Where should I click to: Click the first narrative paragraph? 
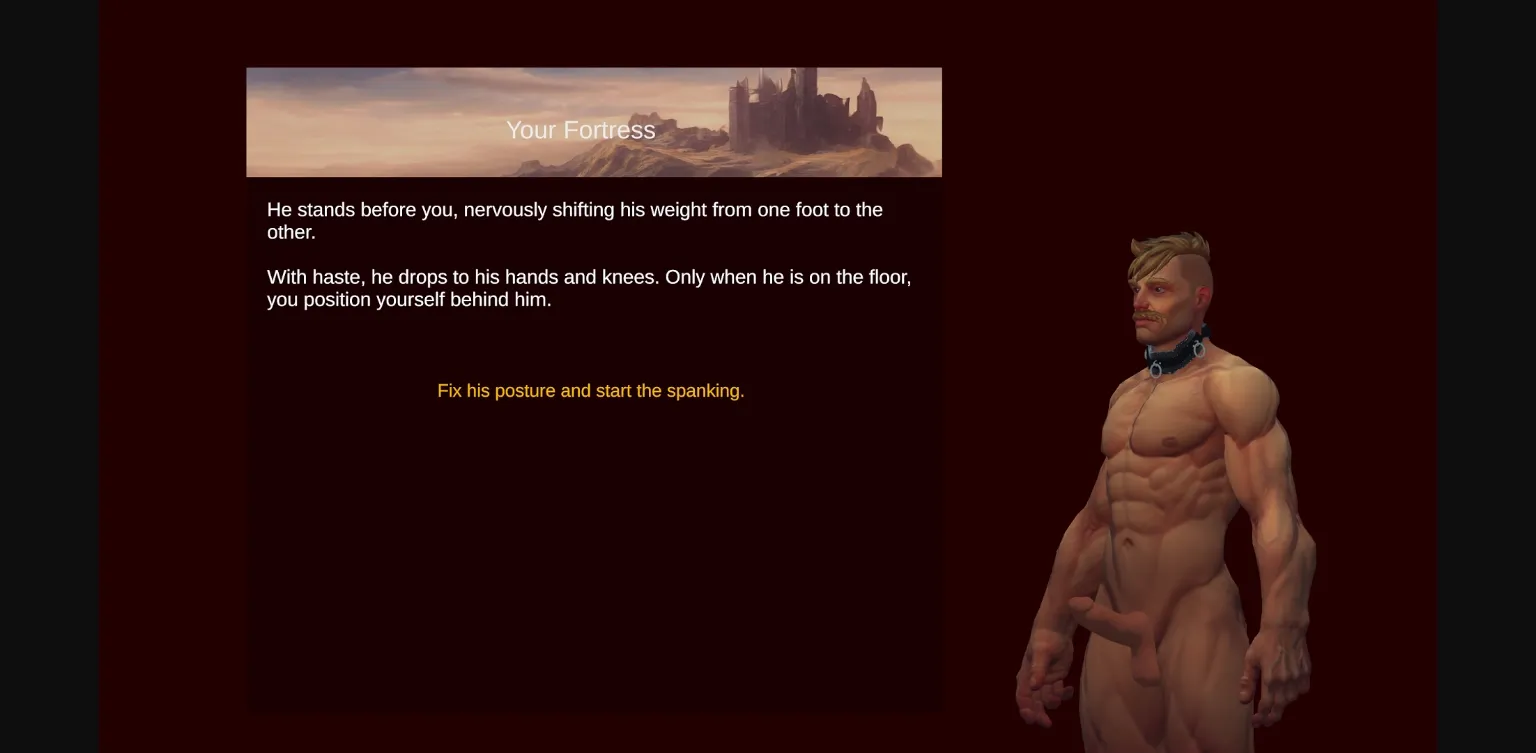[x=574, y=220]
